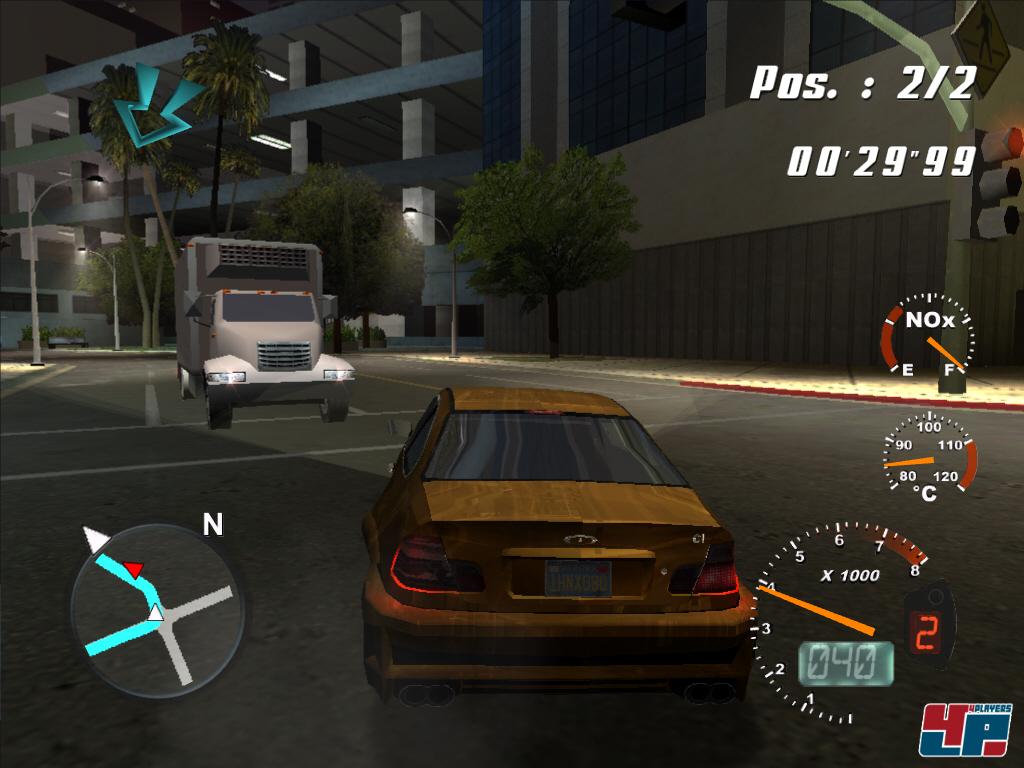The height and width of the screenshot is (768, 1024).
Task: Open the 4Players logo watermark
Action: coord(965,729)
